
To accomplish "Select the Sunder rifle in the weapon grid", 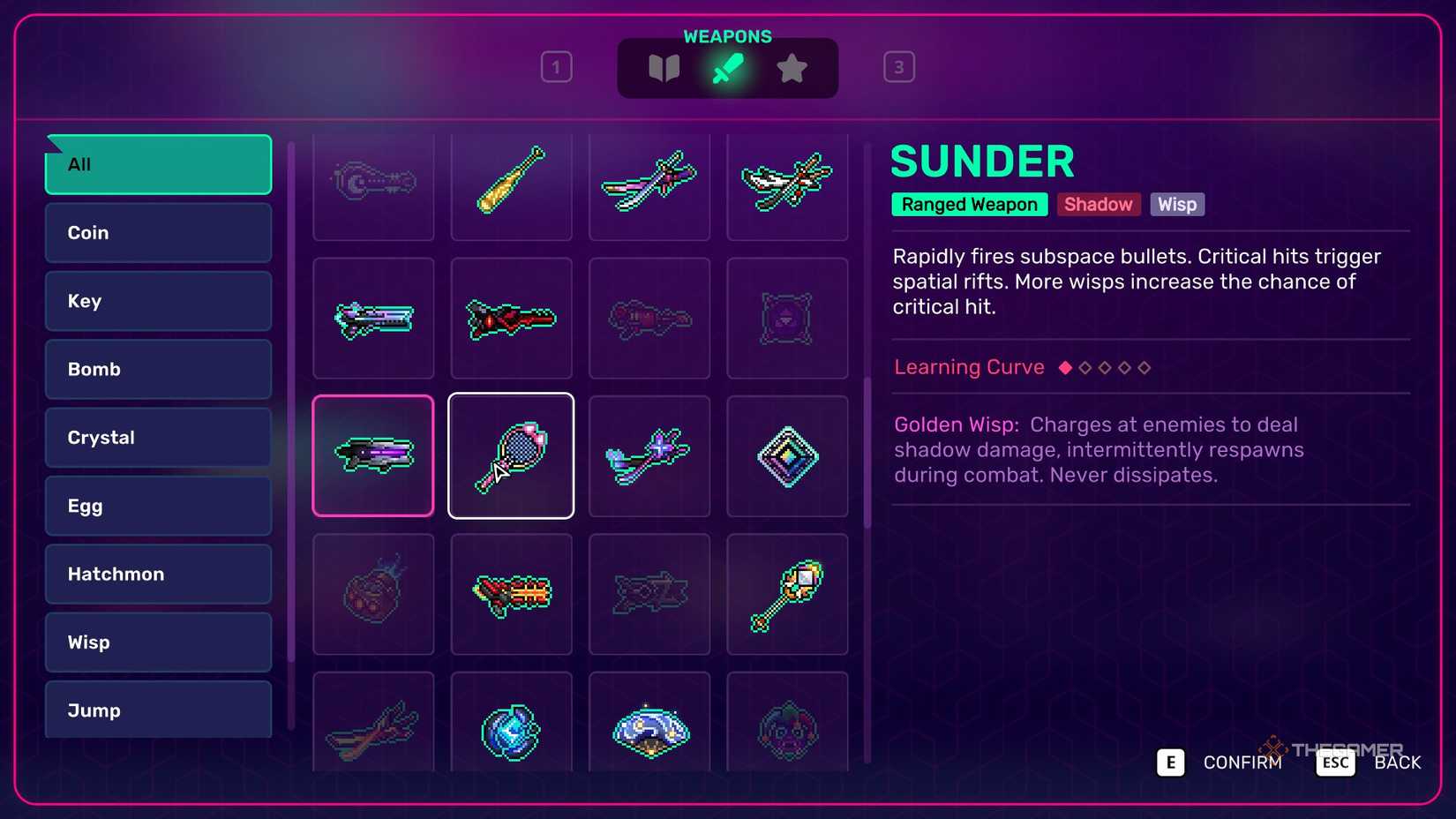I will [x=372, y=455].
